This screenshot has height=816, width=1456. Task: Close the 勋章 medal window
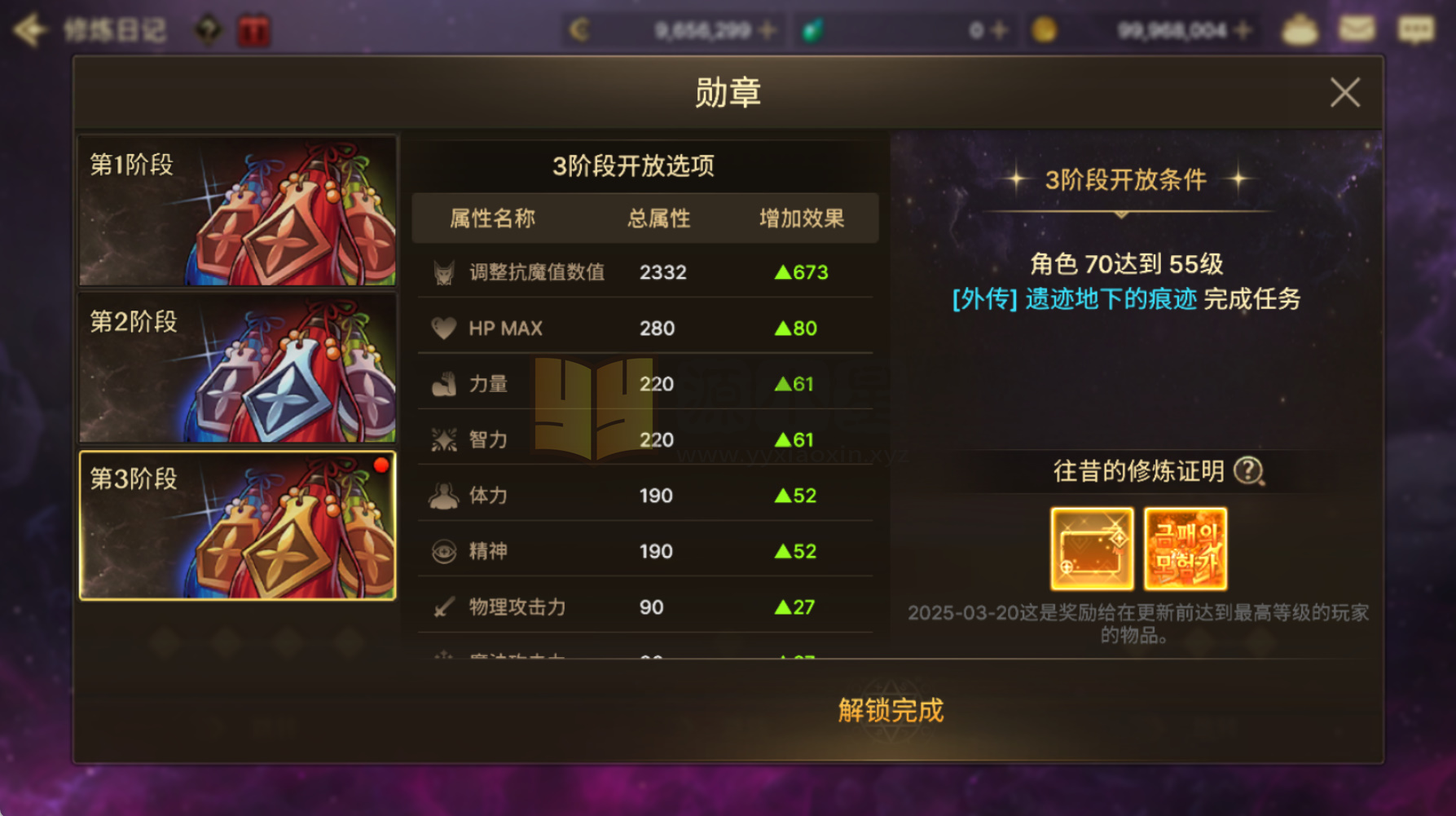[1347, 91]
